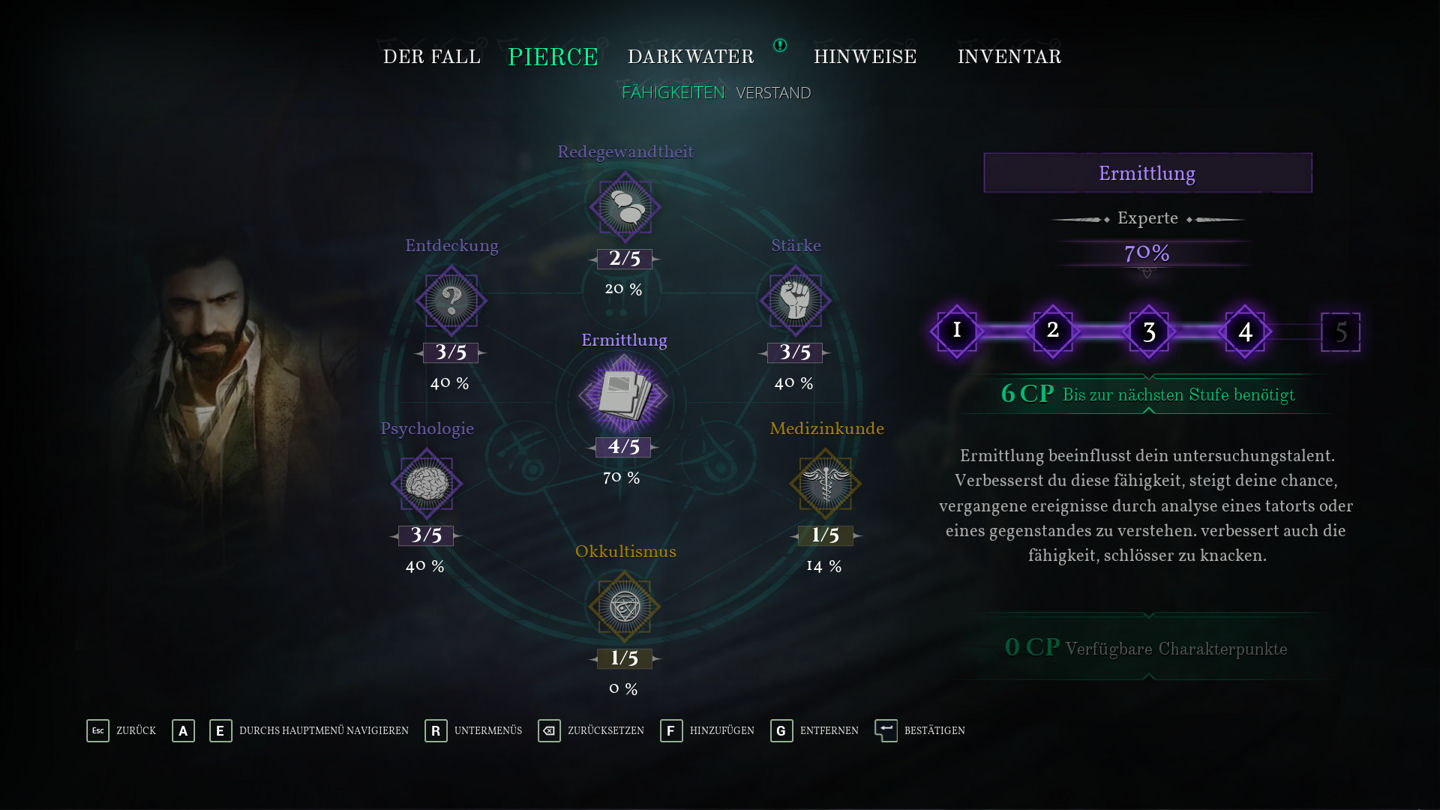Select the Fähigkeiten submenu

tap(673, 93)
